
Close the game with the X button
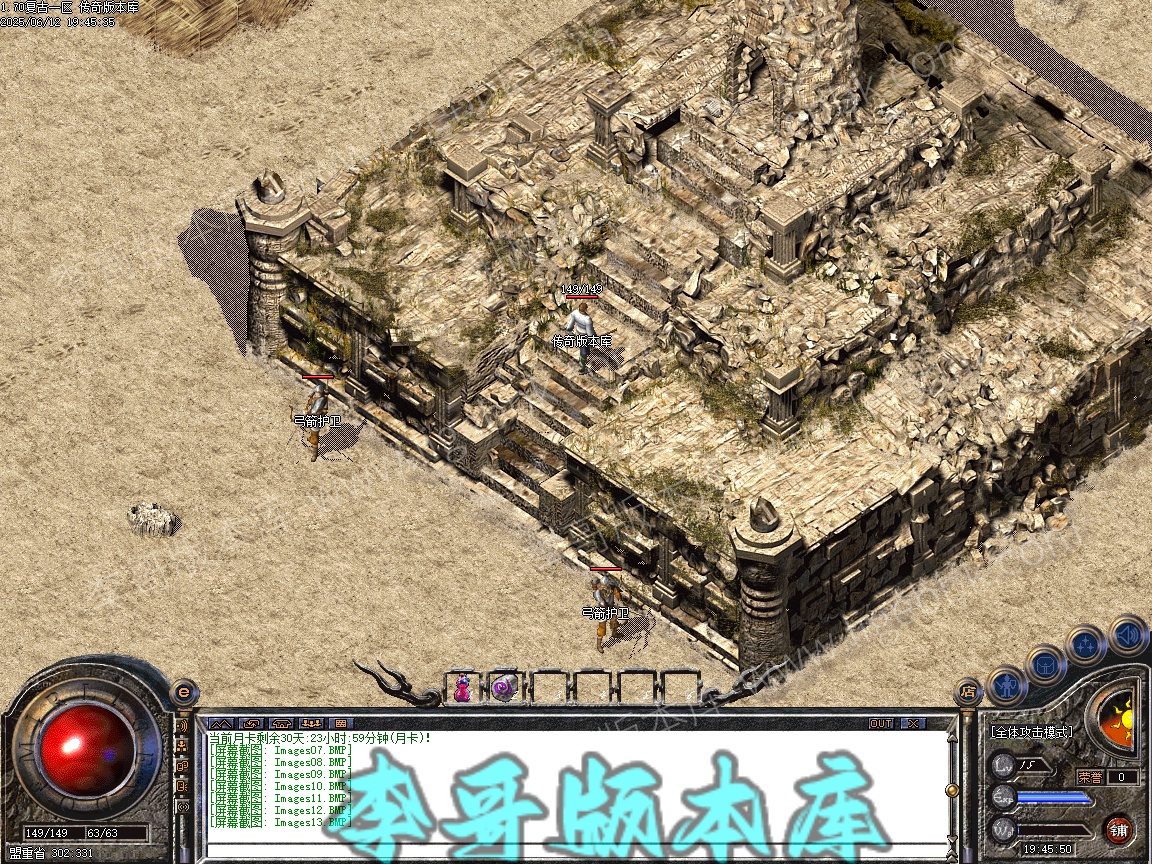[913, 723]
